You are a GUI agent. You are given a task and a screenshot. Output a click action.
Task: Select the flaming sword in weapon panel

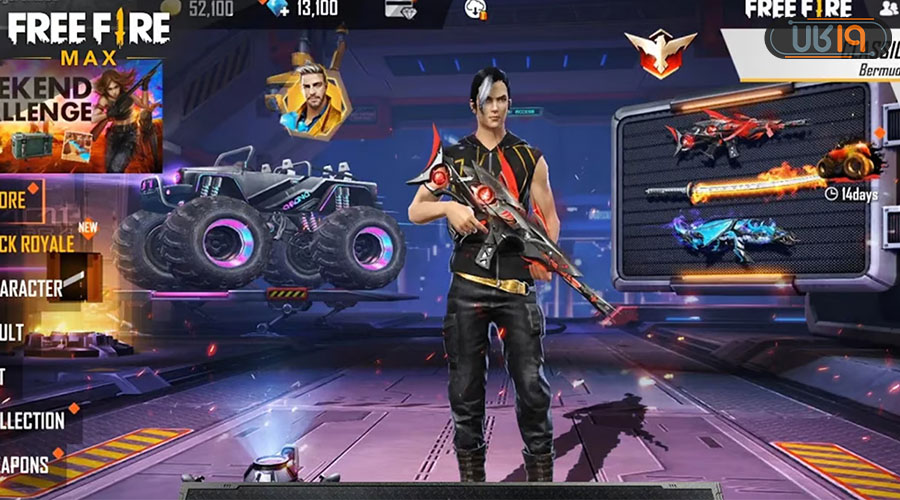[x=740, y=185]
